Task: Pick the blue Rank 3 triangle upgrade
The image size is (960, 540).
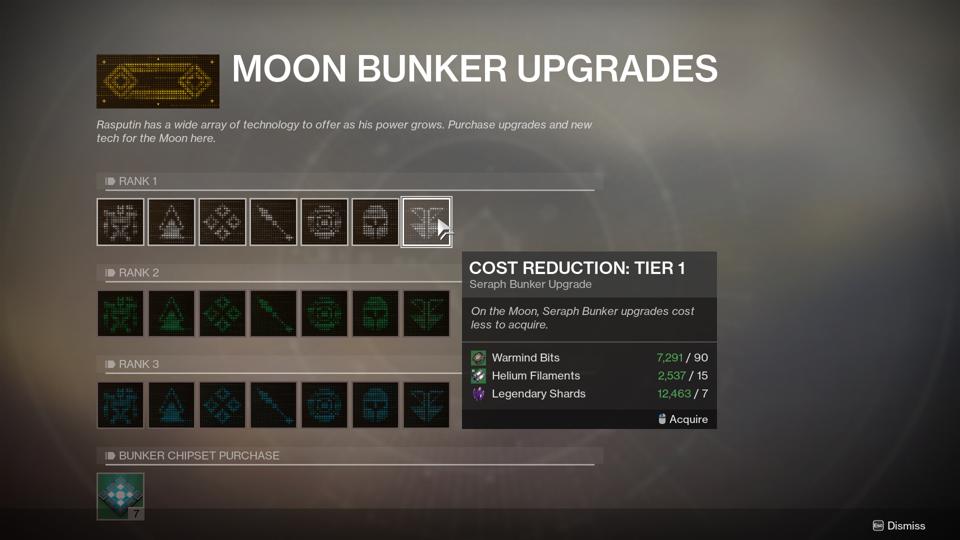Action: coord(171,404)
